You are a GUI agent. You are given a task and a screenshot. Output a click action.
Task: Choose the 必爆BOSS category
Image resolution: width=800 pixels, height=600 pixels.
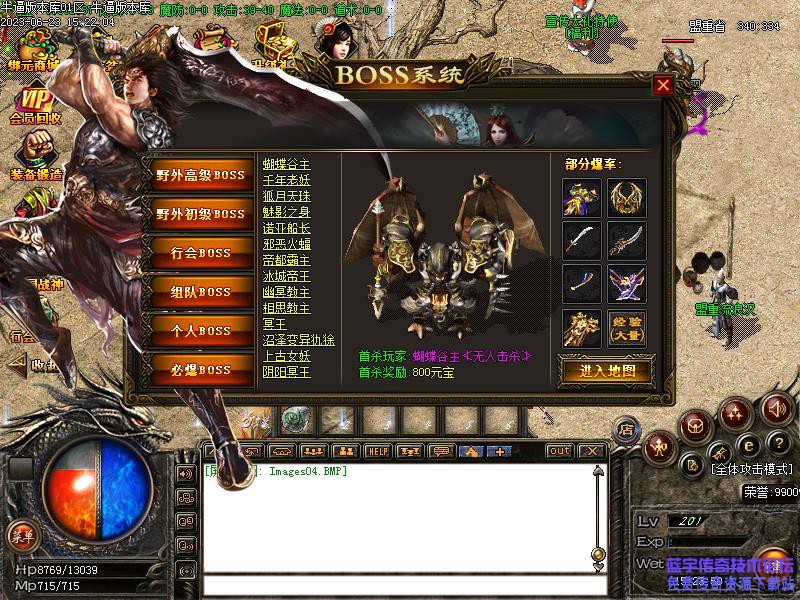(x=200, y=370)
